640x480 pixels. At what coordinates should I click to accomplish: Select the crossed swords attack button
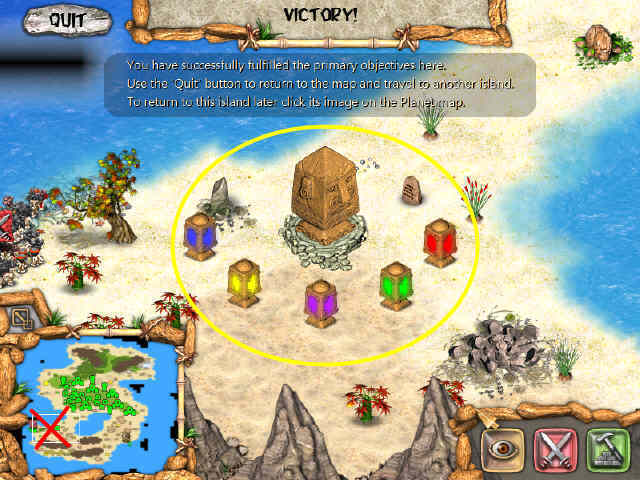555,449
